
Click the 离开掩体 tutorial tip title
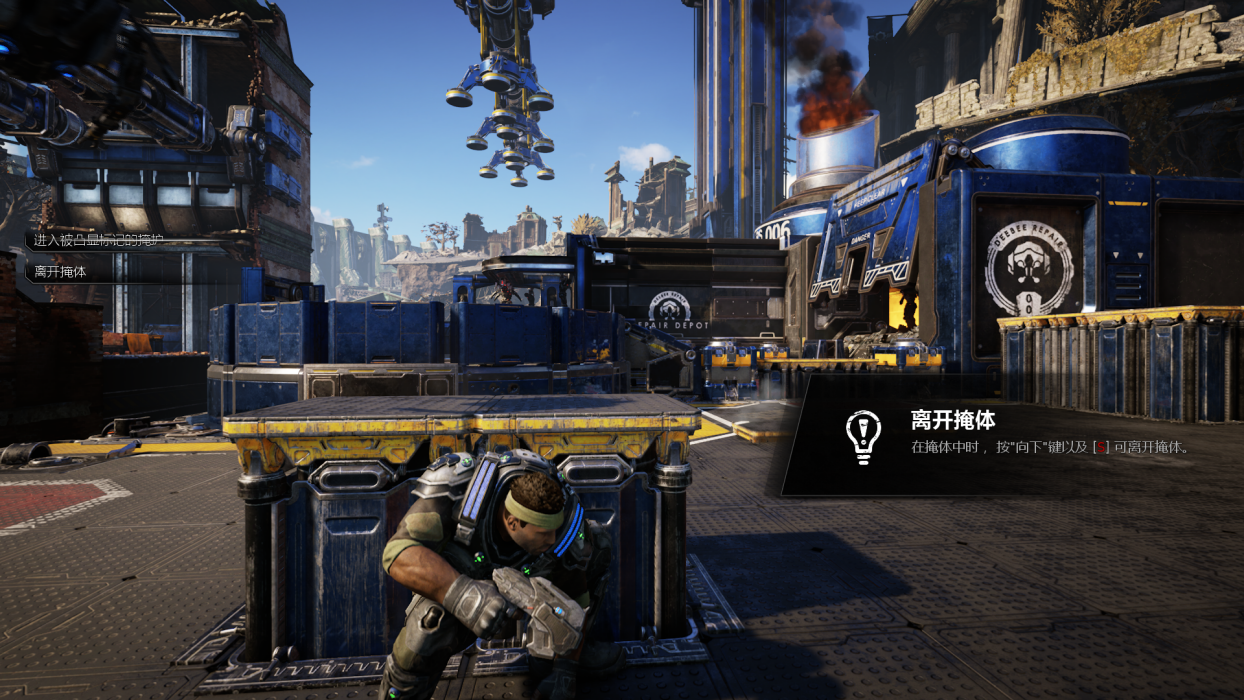click(952, 419)
